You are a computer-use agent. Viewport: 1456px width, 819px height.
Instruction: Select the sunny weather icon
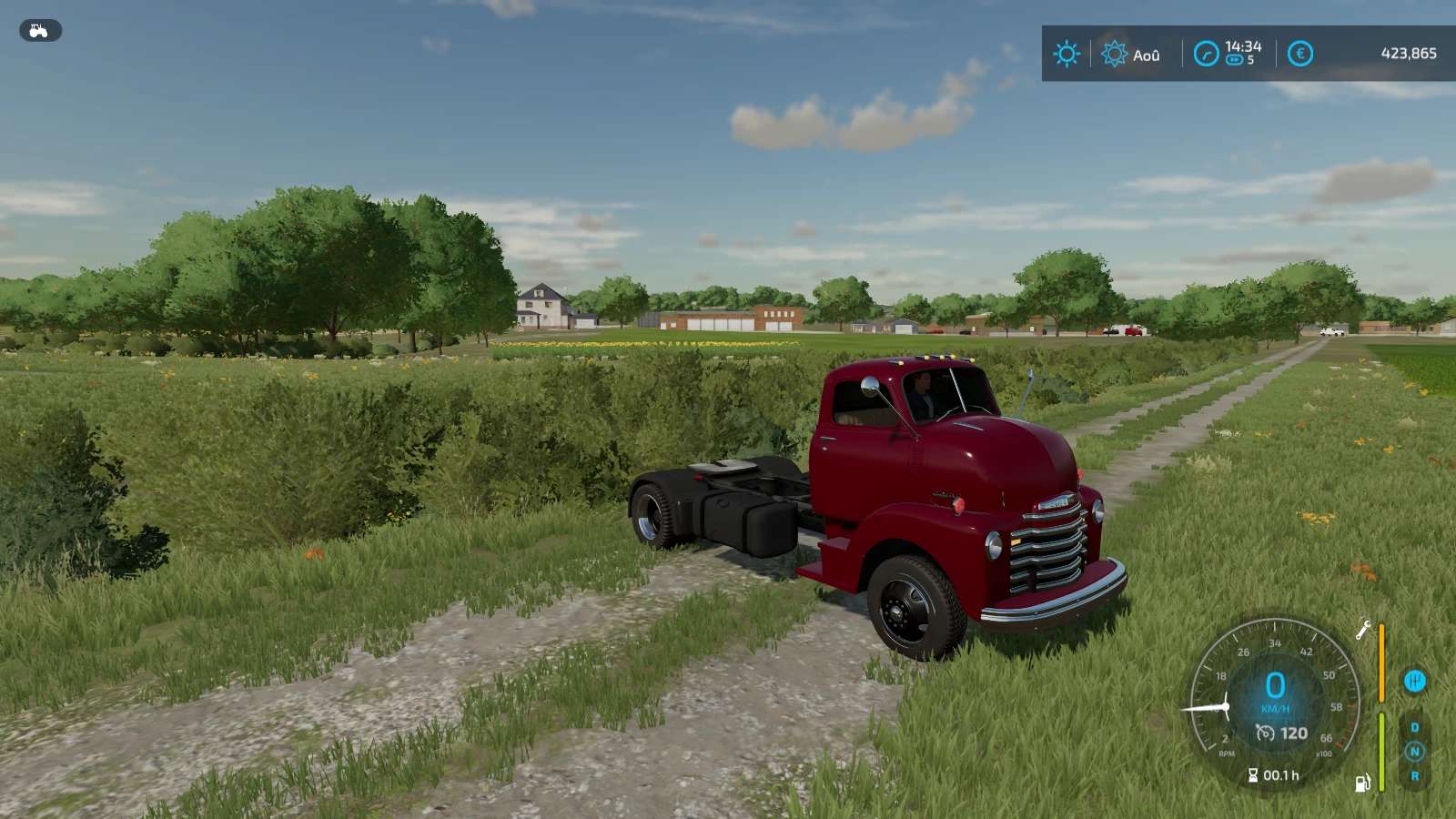point(1067,54)
